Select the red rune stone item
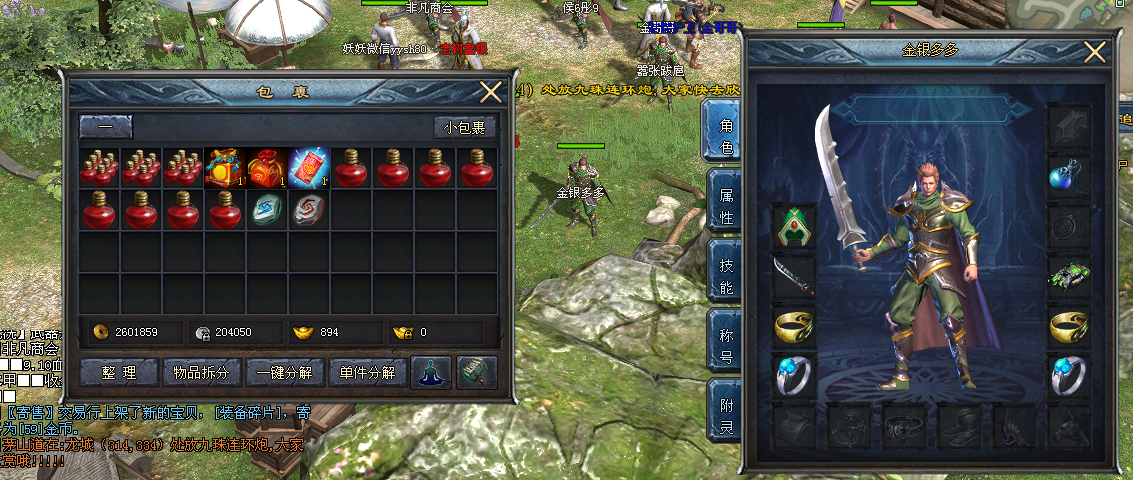The height and width of the screenshot is (480, 1133). coord(309,210)
